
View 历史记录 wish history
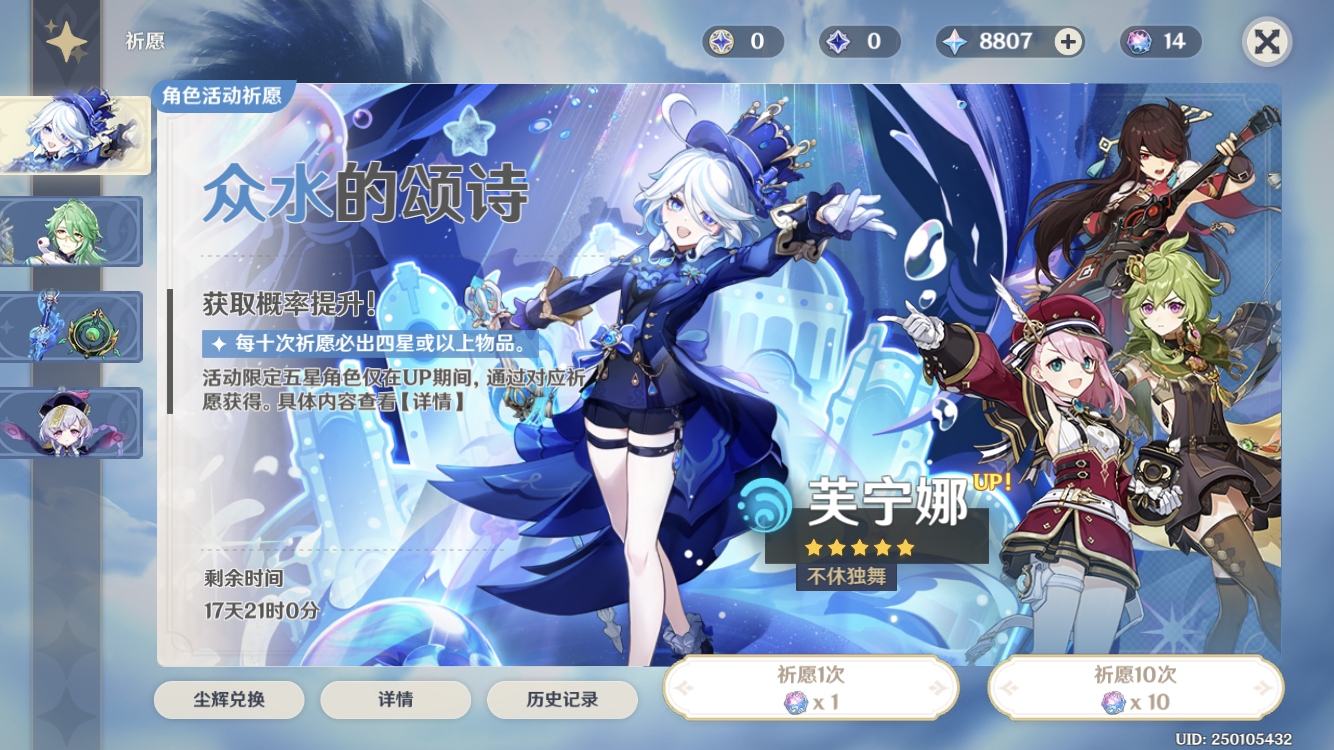(x=563, y=700)
